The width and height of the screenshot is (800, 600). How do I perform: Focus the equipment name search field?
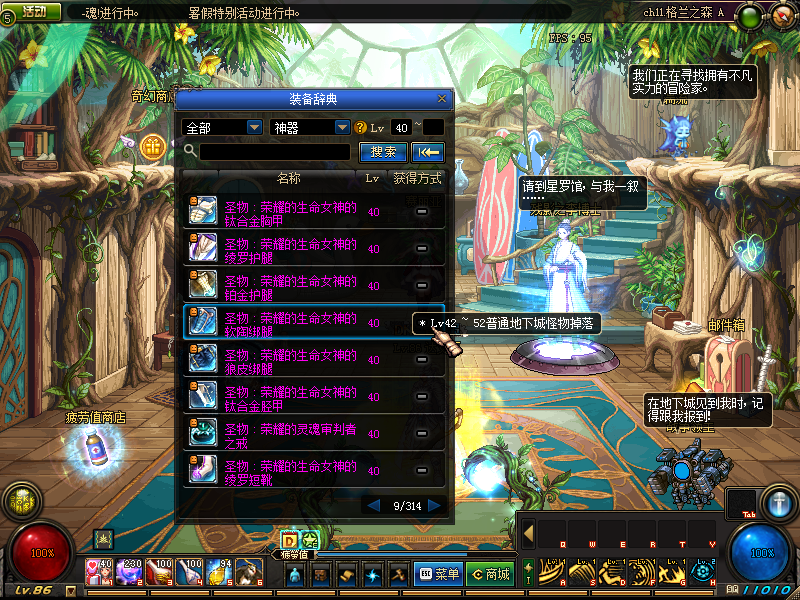point(276,152)
